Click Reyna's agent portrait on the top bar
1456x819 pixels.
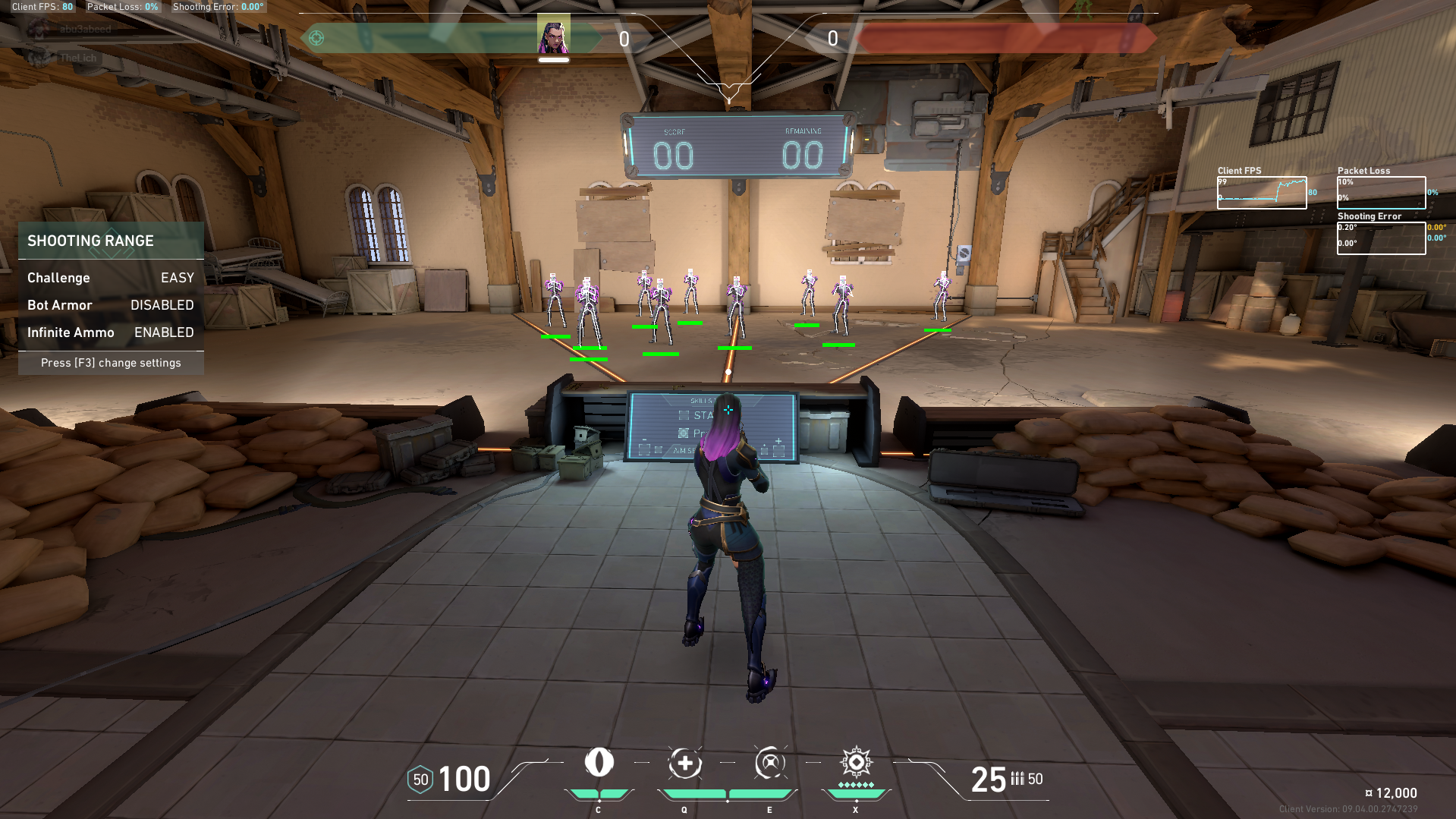553,36
